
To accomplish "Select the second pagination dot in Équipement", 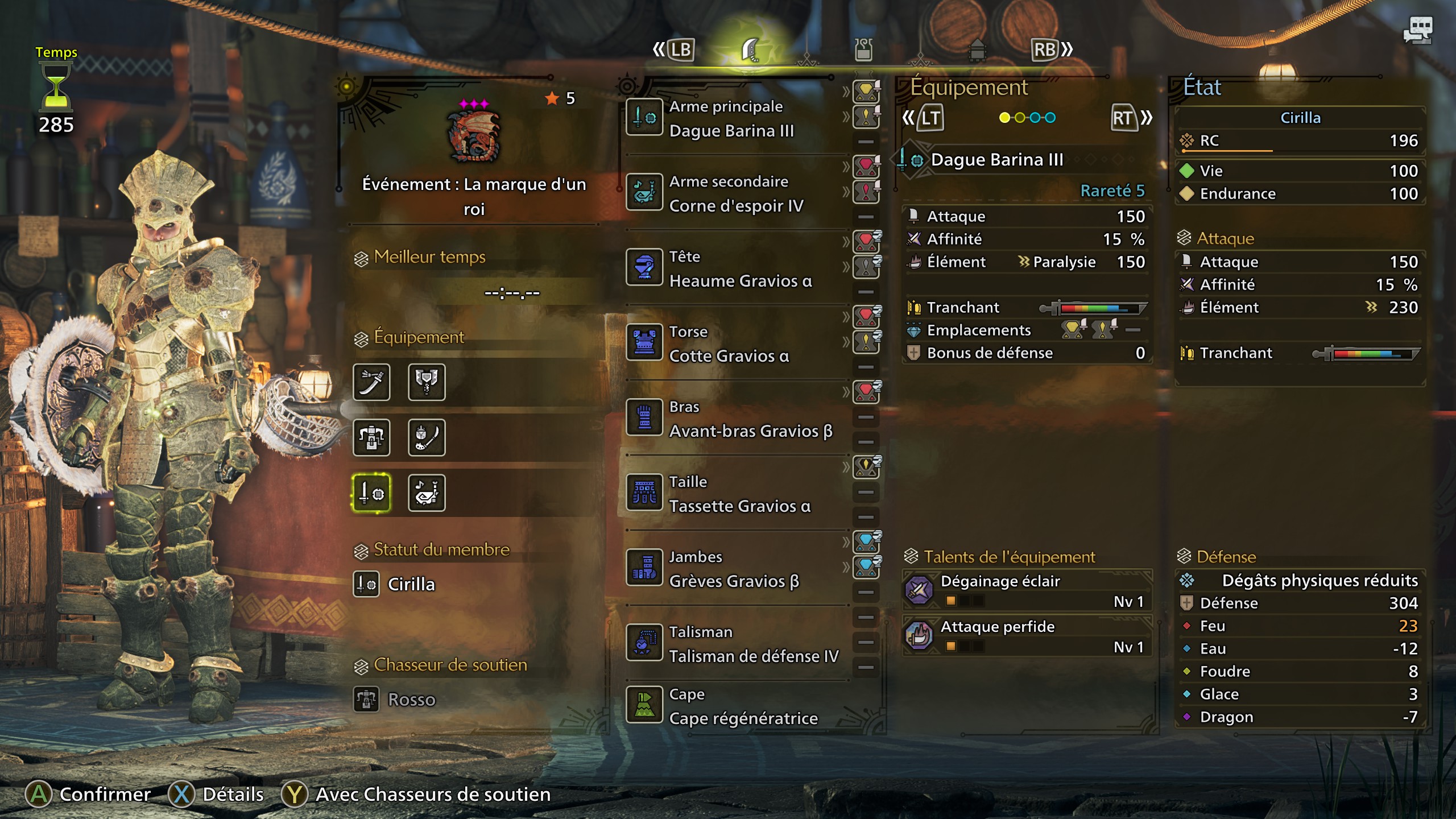I will click(1019, 118).
